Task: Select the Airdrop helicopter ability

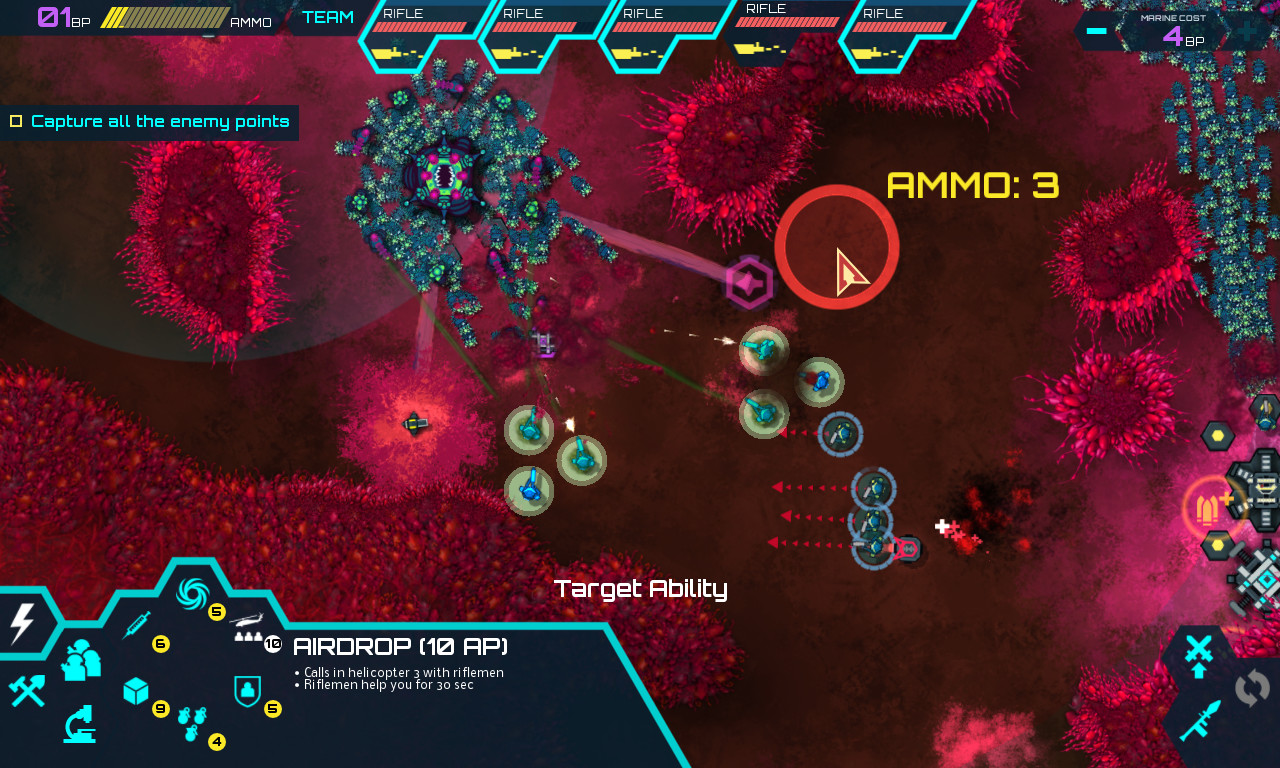Action: (x=248, y=625)
